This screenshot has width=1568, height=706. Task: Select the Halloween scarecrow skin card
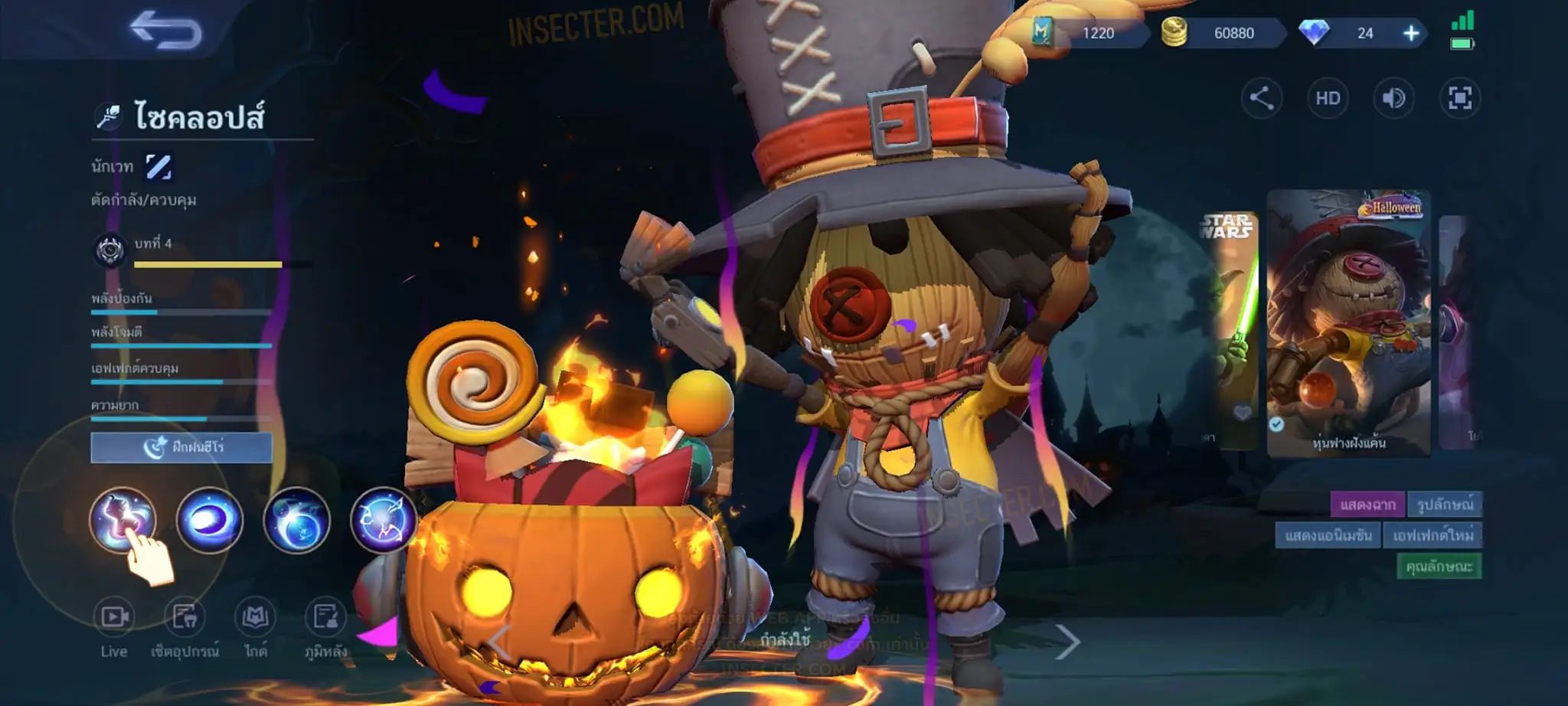(x=1348, y=323)
